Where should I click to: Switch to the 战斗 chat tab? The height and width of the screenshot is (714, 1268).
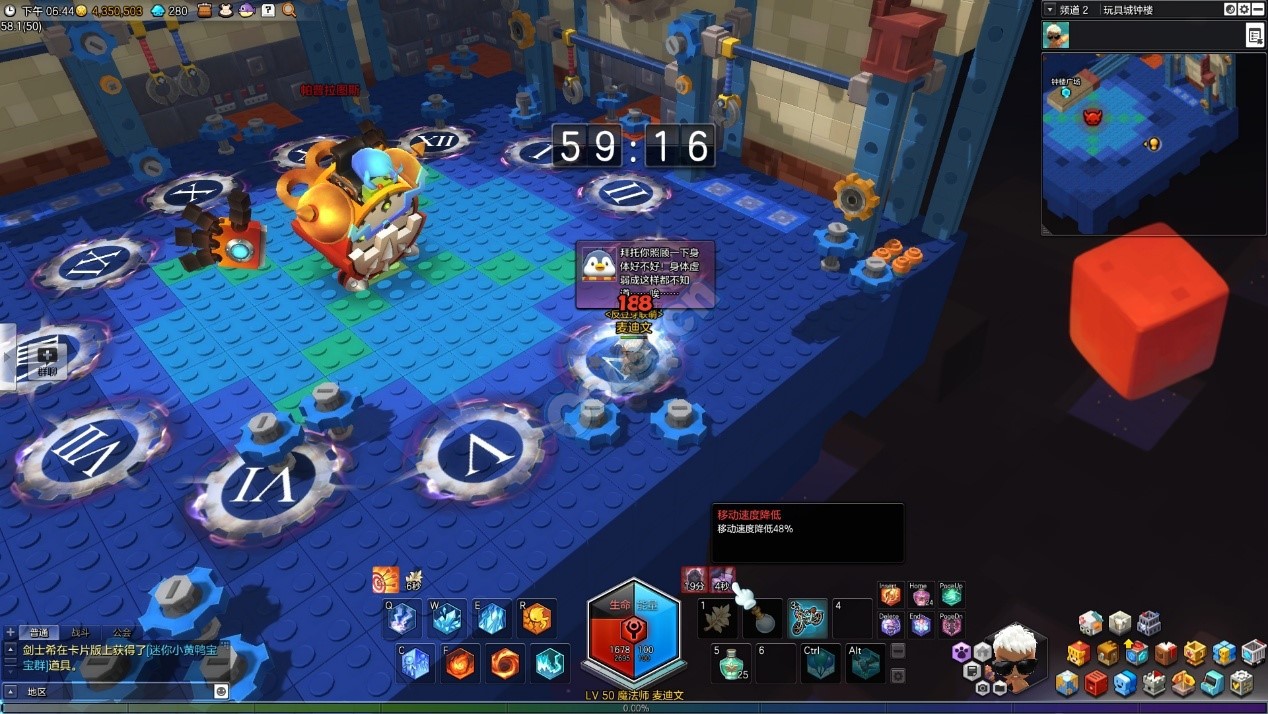(80, 632)
